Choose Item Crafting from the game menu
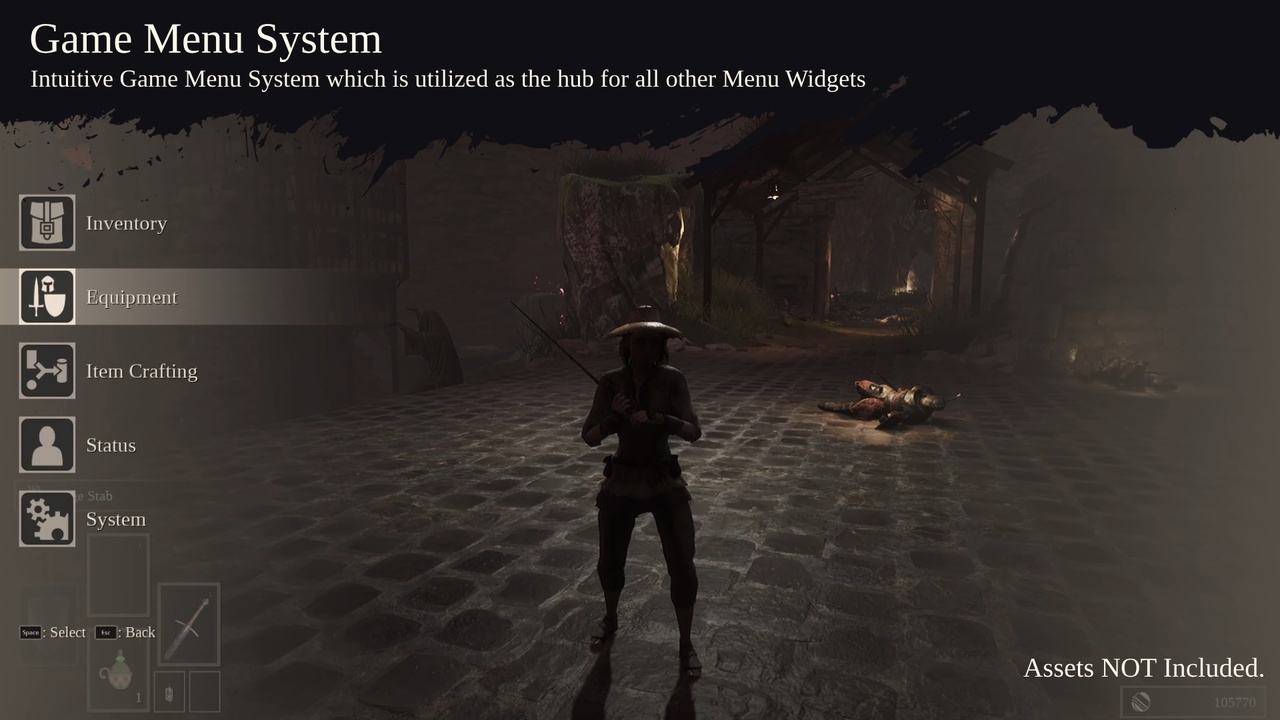Viewport: 1280px width, 720px height. [141, 371]
